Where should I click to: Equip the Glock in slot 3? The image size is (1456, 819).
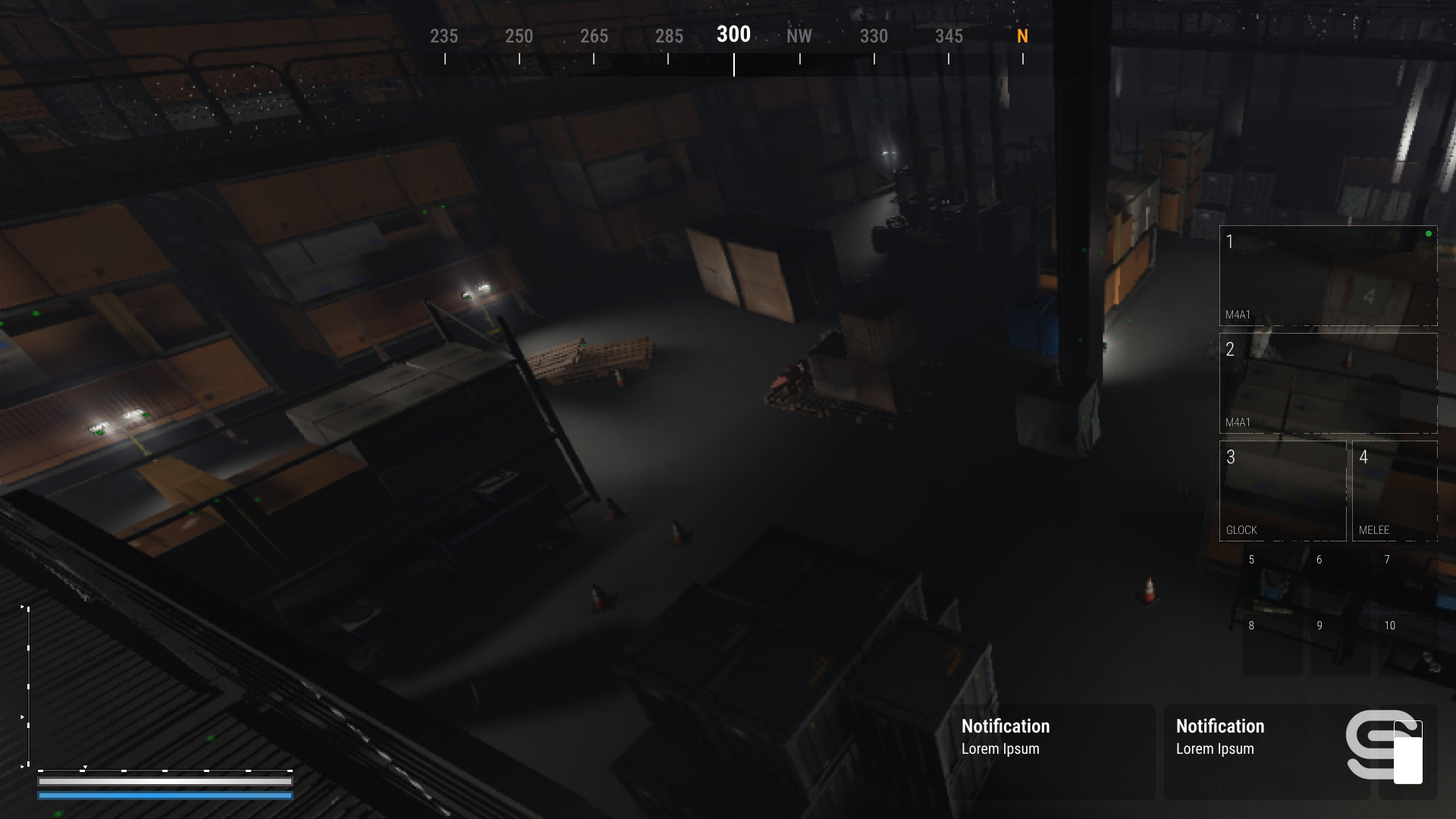point(1282,491)
